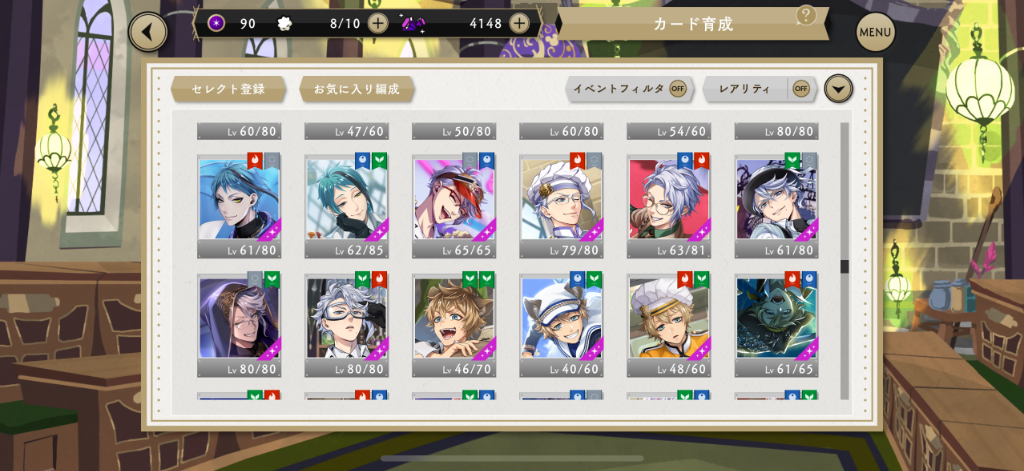The height and width of the screenshot is (471, 1024).
Task: Open the お気に入り編成 button
Action: (356, 89)
